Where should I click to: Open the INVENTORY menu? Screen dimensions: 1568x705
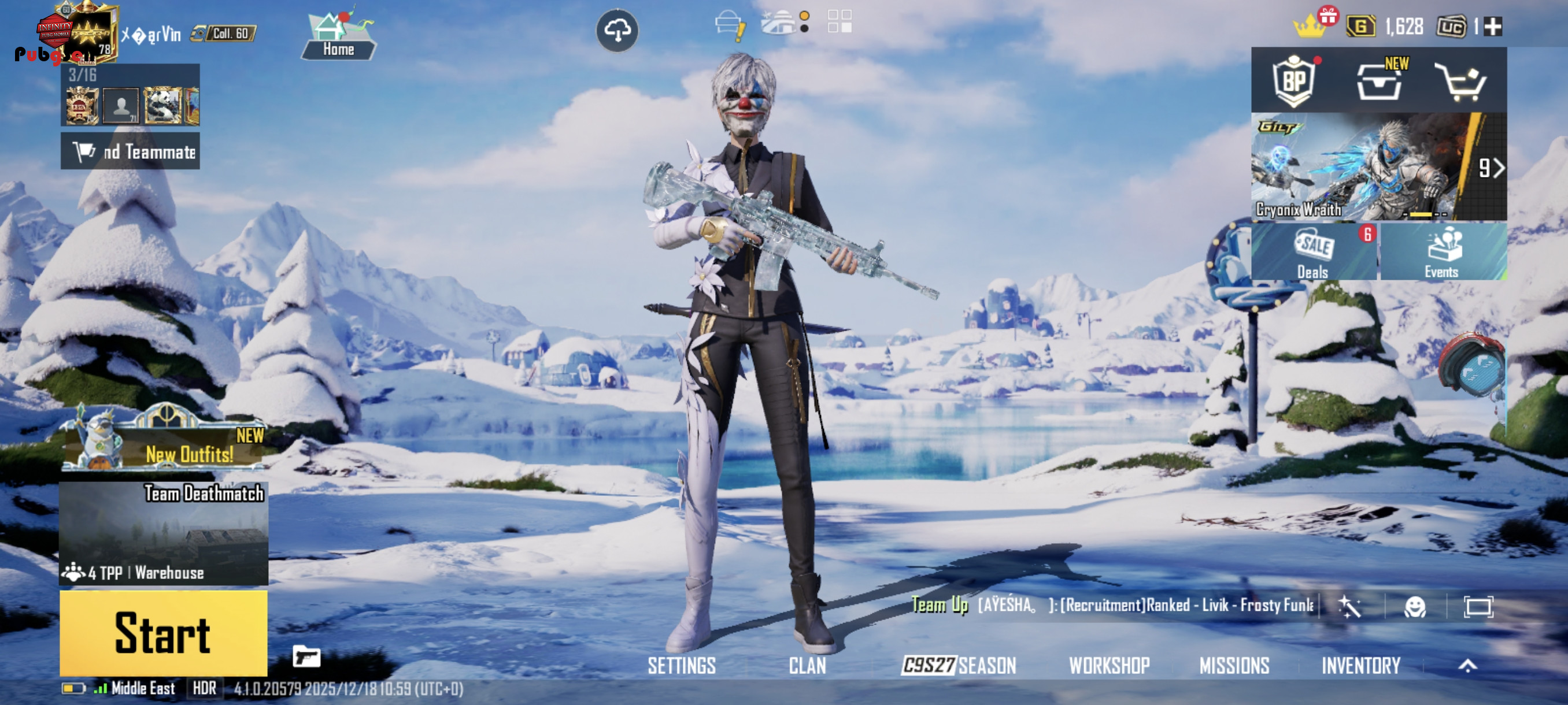tap(1360, 666)
